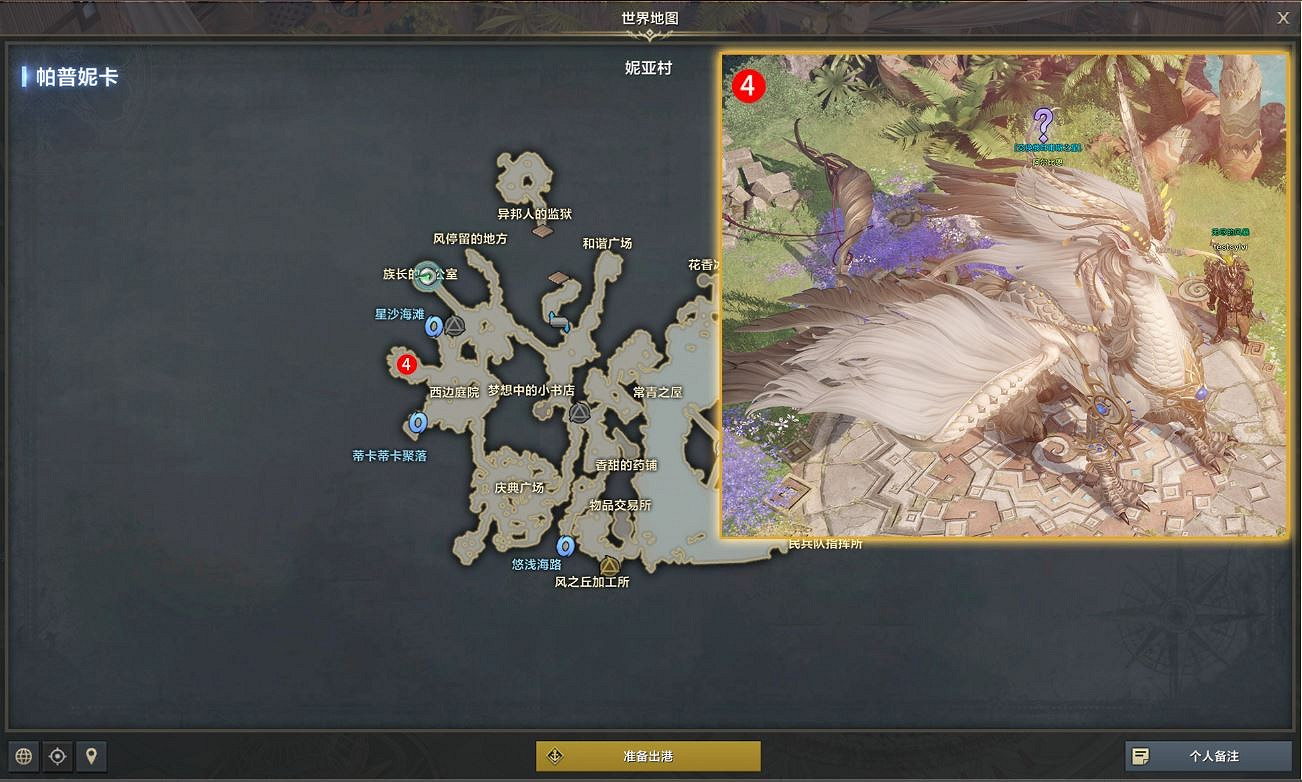The height and width of the screenshot is (782, 1302).
Task: Click the 物品交易所 location label
Action: 620,507
